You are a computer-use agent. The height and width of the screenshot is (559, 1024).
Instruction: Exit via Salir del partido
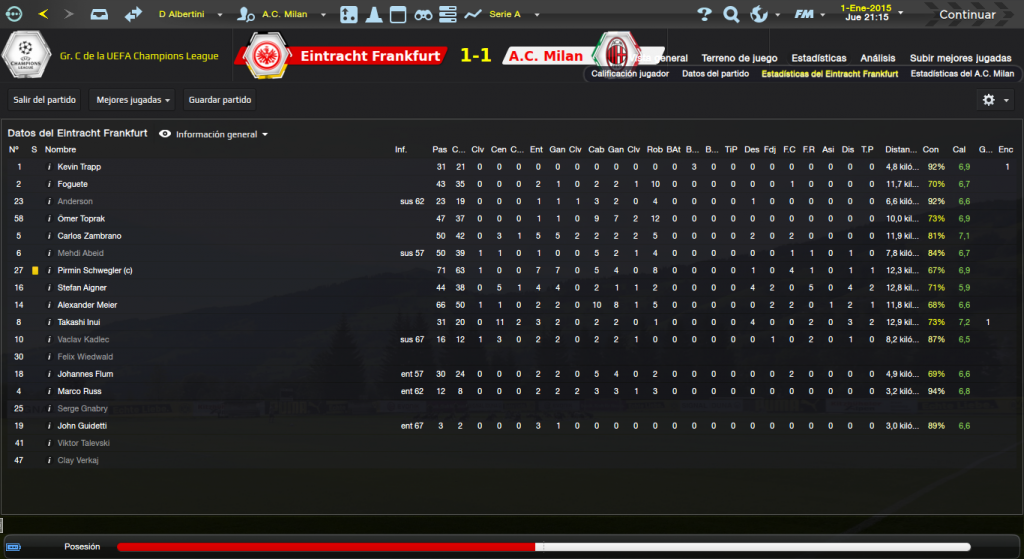coord(43,100)
